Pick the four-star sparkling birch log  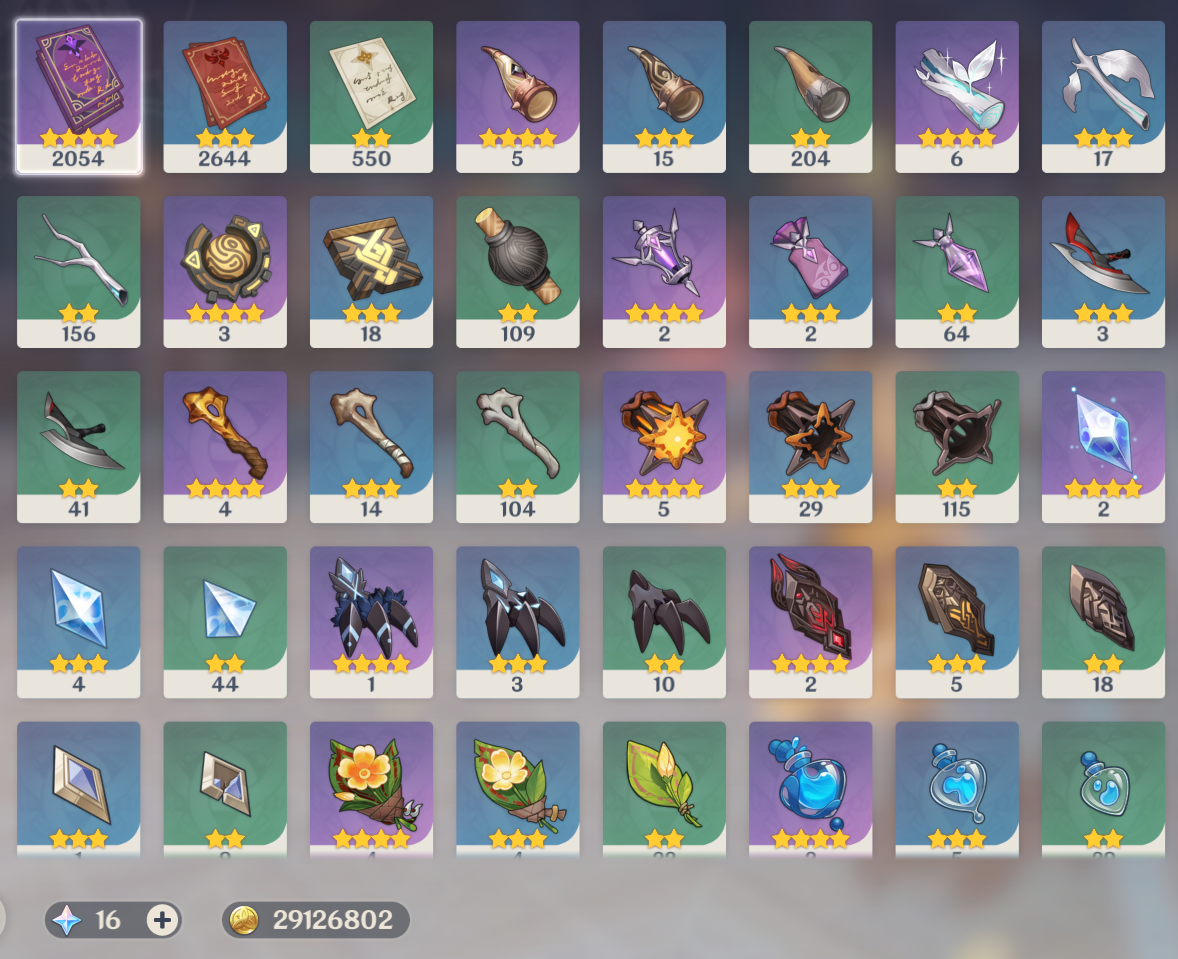pos(957,94)
